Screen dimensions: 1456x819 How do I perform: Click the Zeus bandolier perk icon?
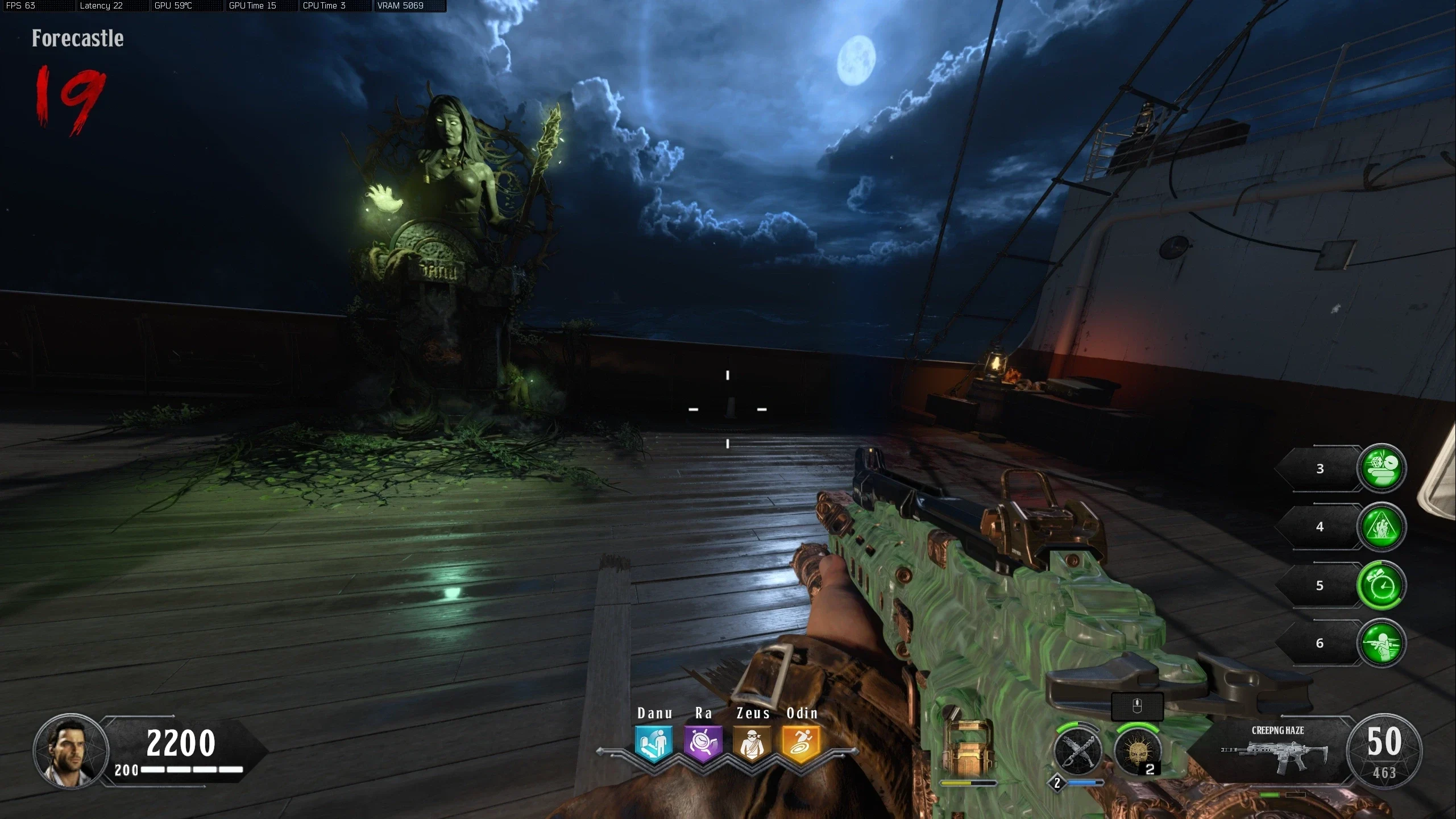752,743
